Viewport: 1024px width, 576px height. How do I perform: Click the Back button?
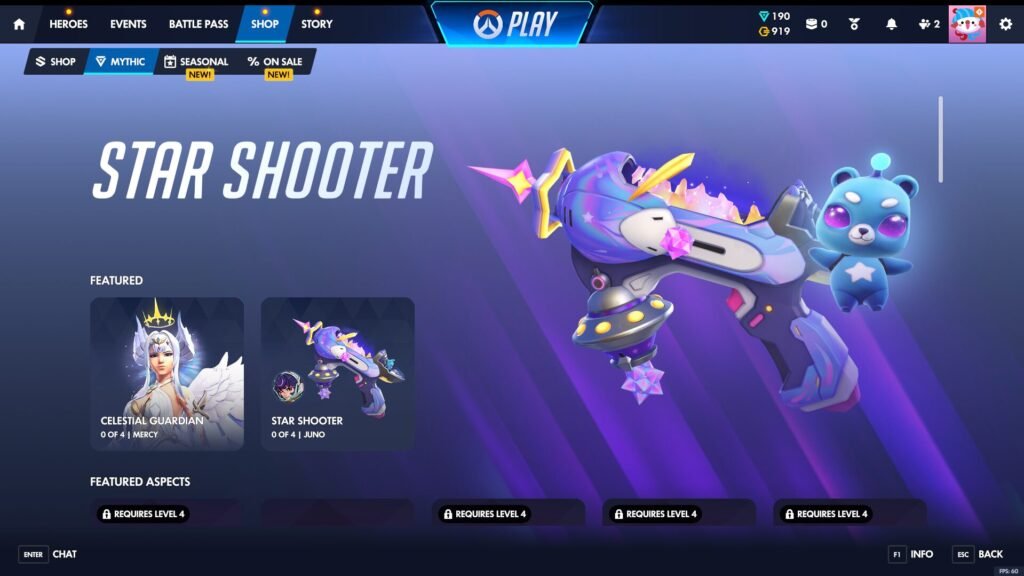click(978, 554)
